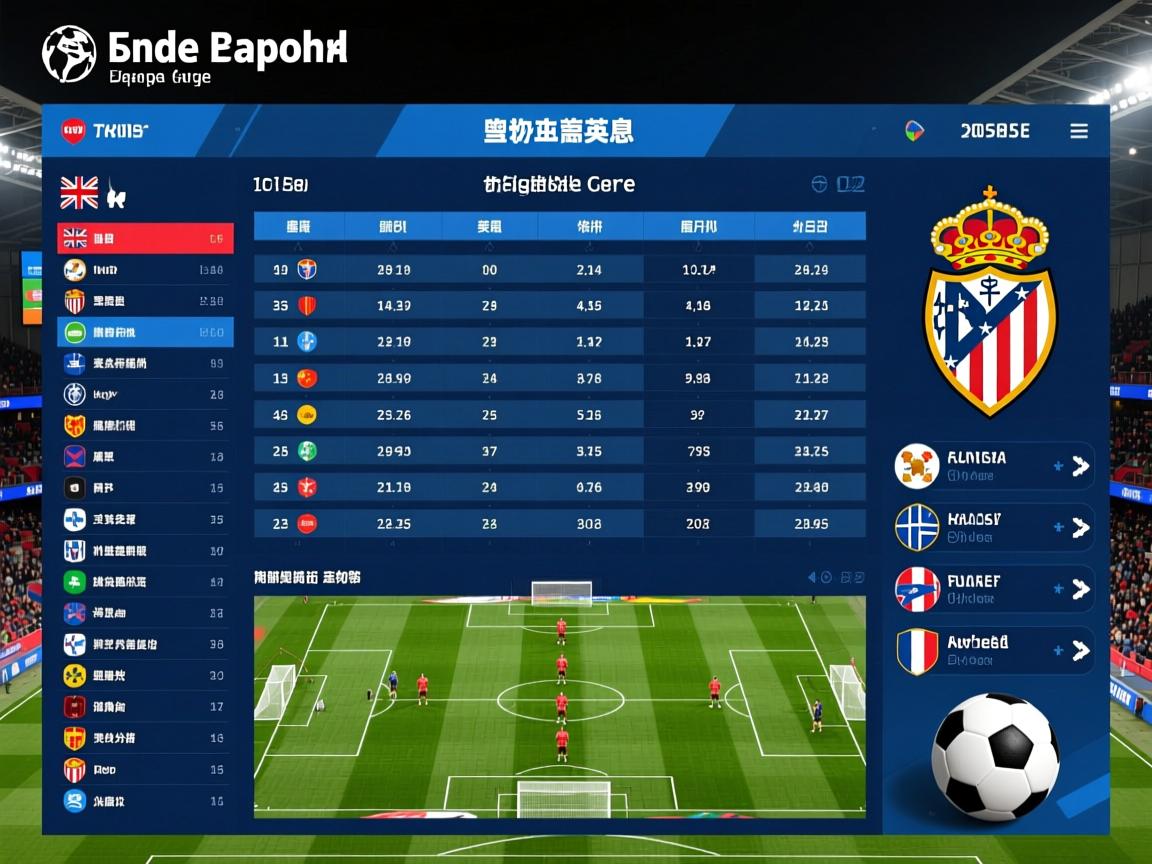Click the red shield logo beside TKIIIS
This screenshot has width=1152, height=864.
(x=73, y=131)
